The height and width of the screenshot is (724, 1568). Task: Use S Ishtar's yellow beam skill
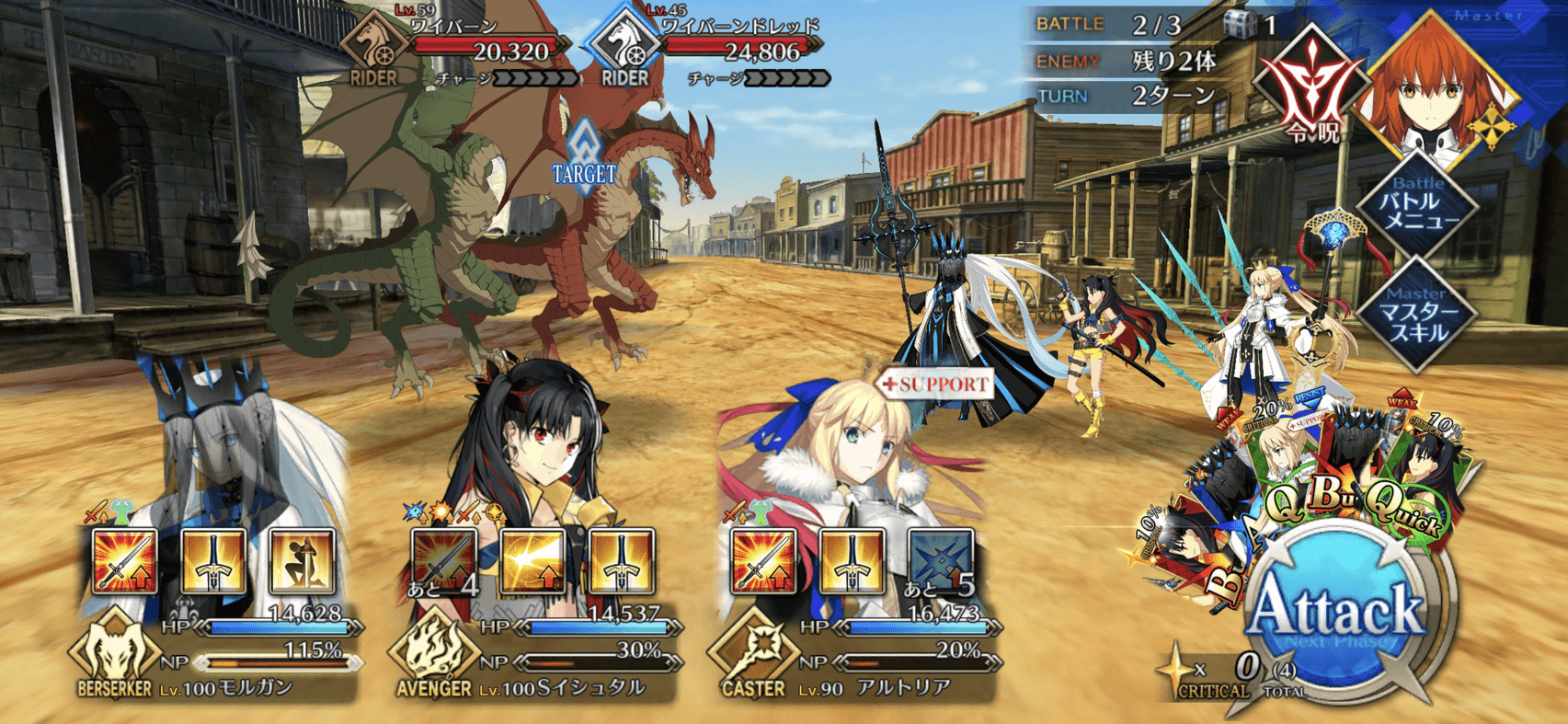click(533, 560)
